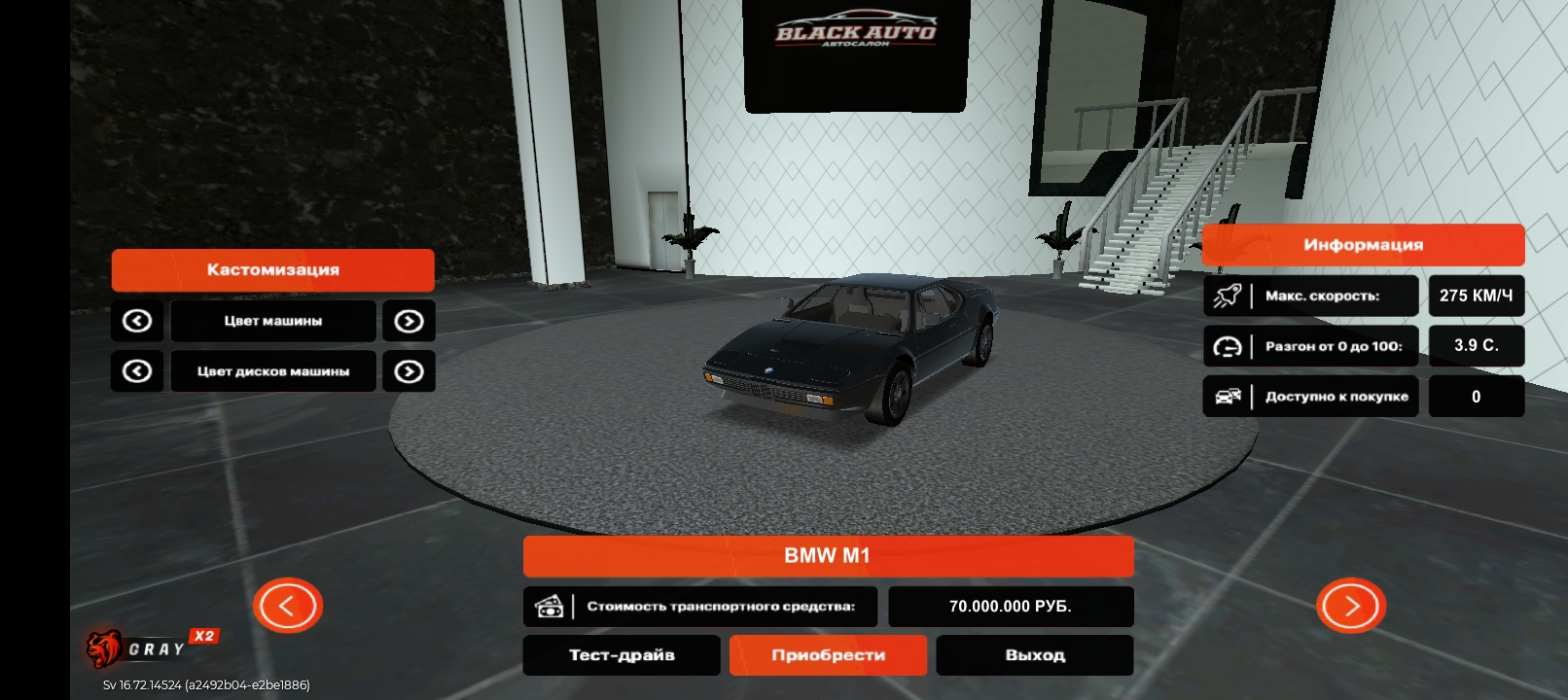This screenshot has height=700, width=1568.
Task: Switch to the previous car color
Action: click(x=137, y=321)
